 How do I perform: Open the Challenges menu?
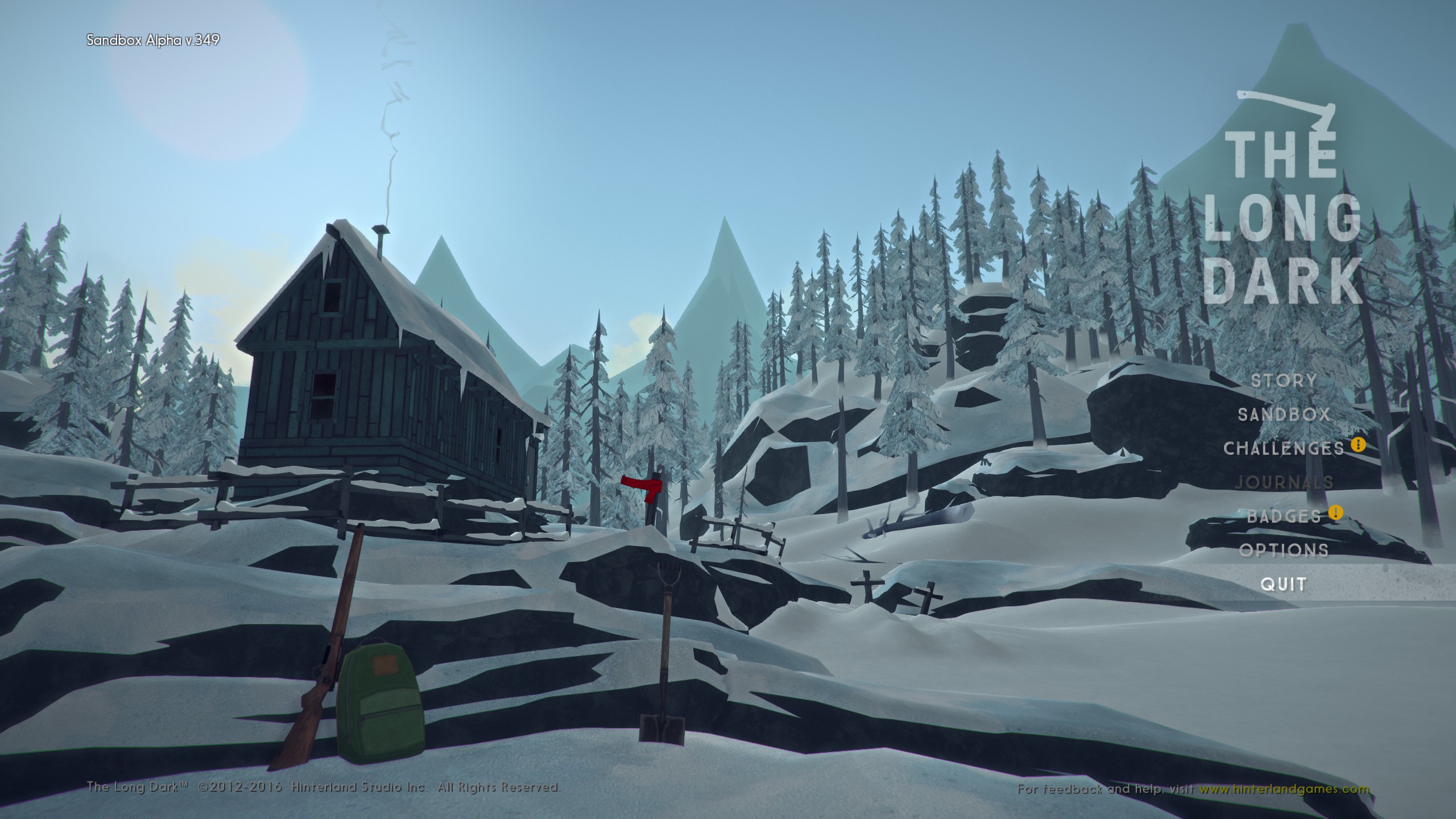[x=1284, y=448]
